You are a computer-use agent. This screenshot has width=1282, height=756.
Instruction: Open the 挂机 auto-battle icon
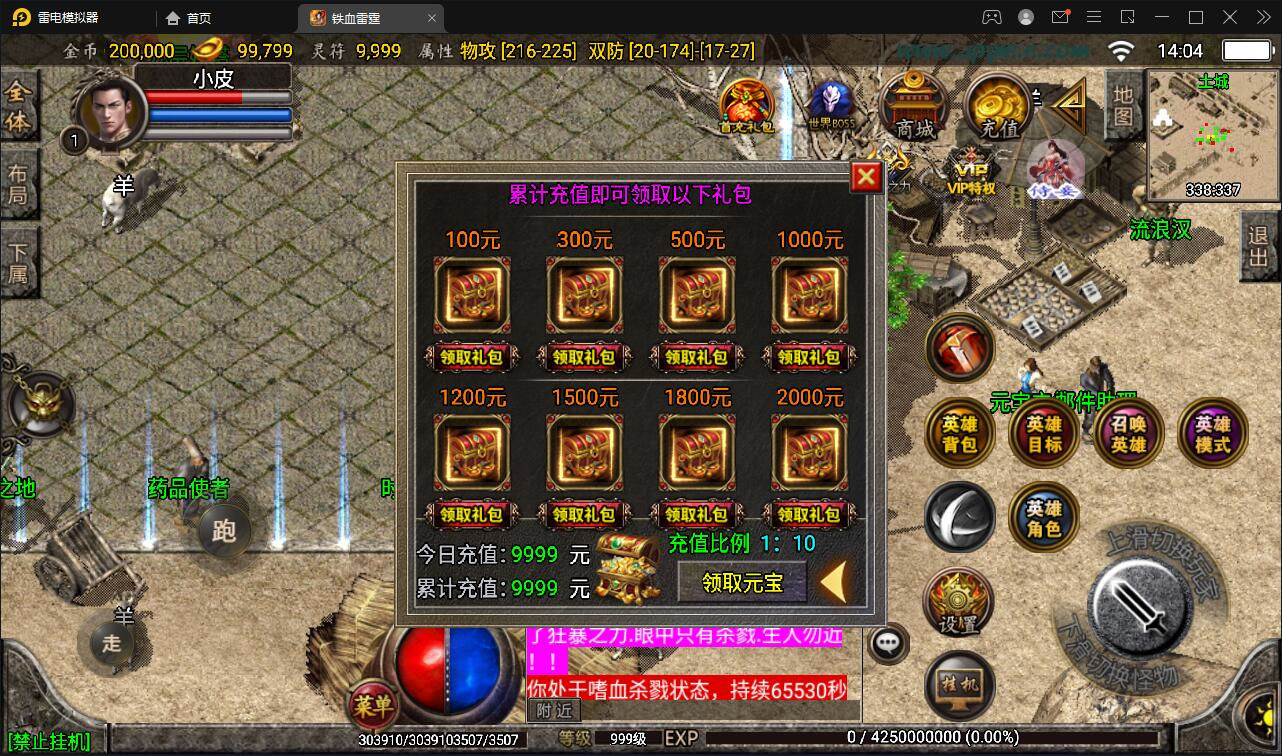click(958, 686)
